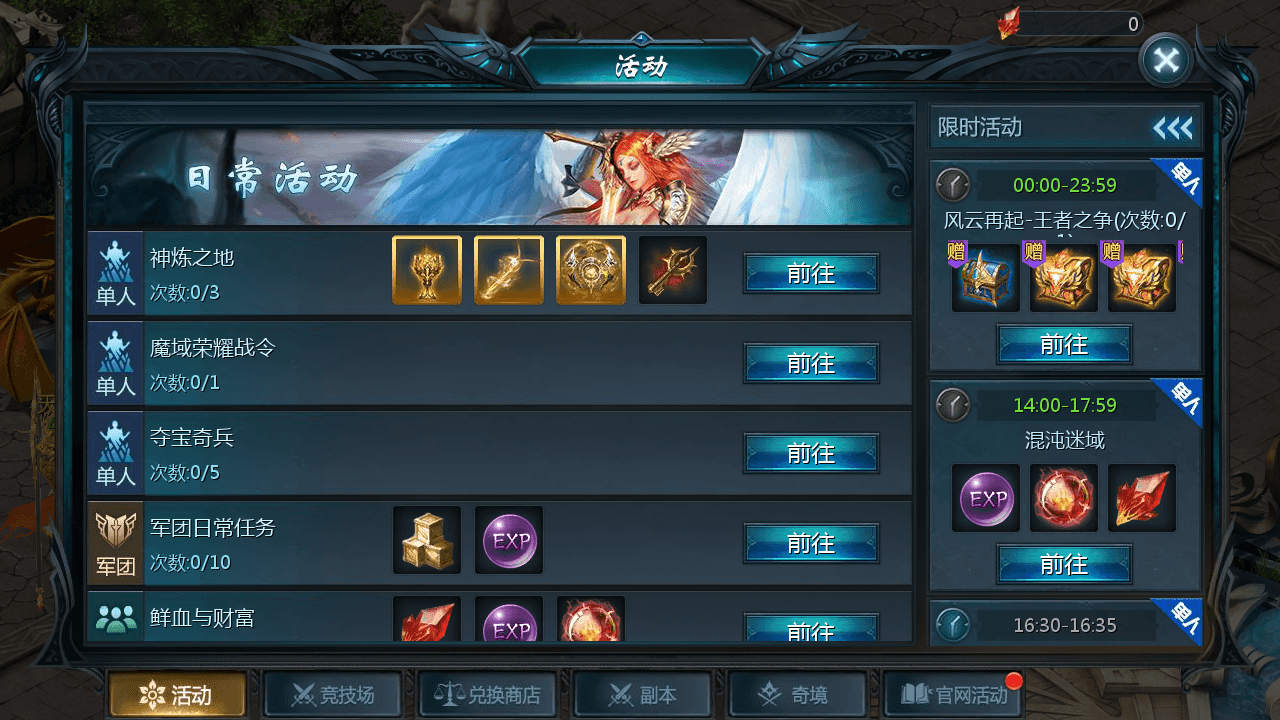
Task: Inspect the golden shield reward icon
Action: pos(591,270)
